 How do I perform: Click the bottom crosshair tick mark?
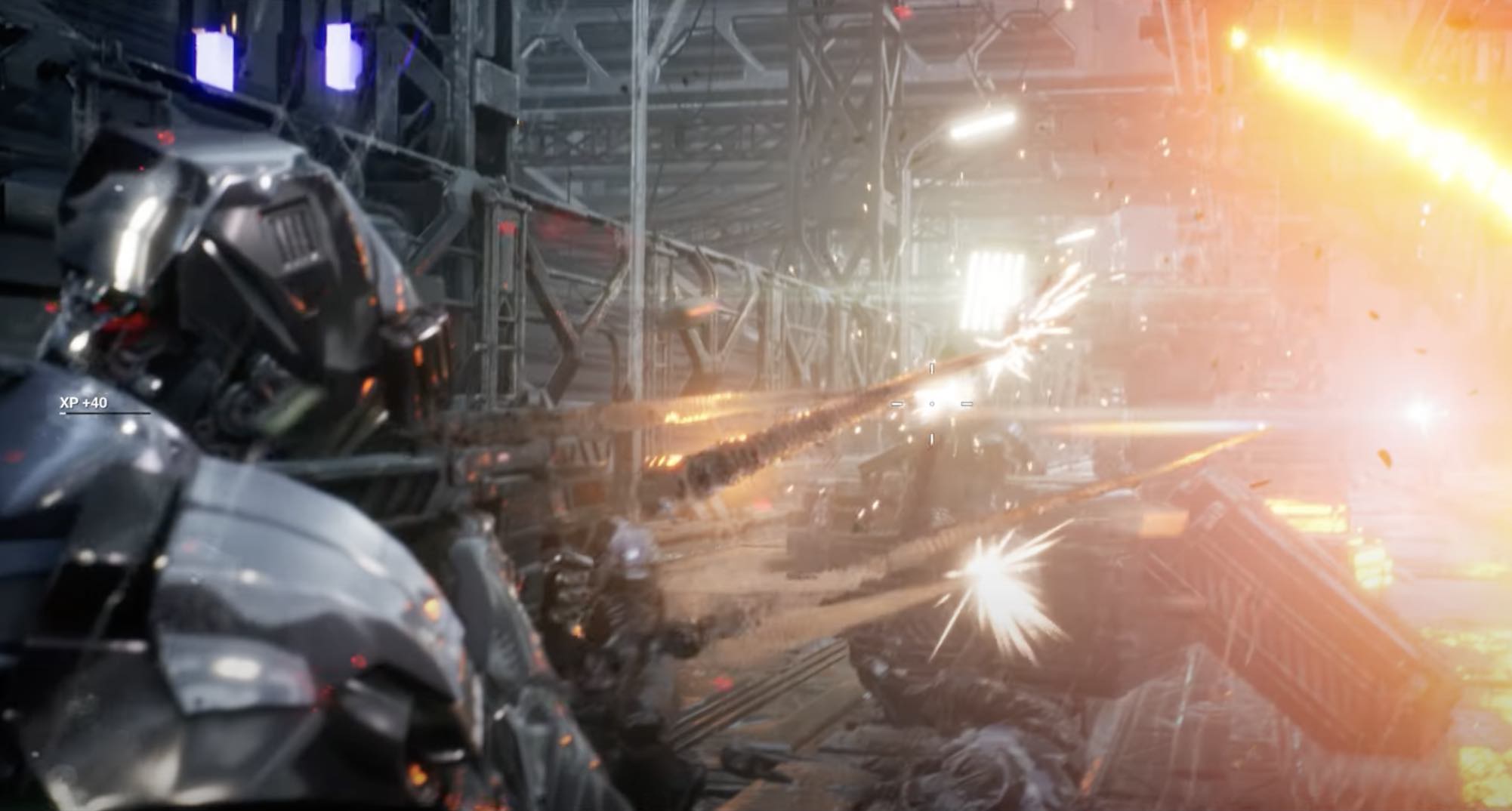931,440
